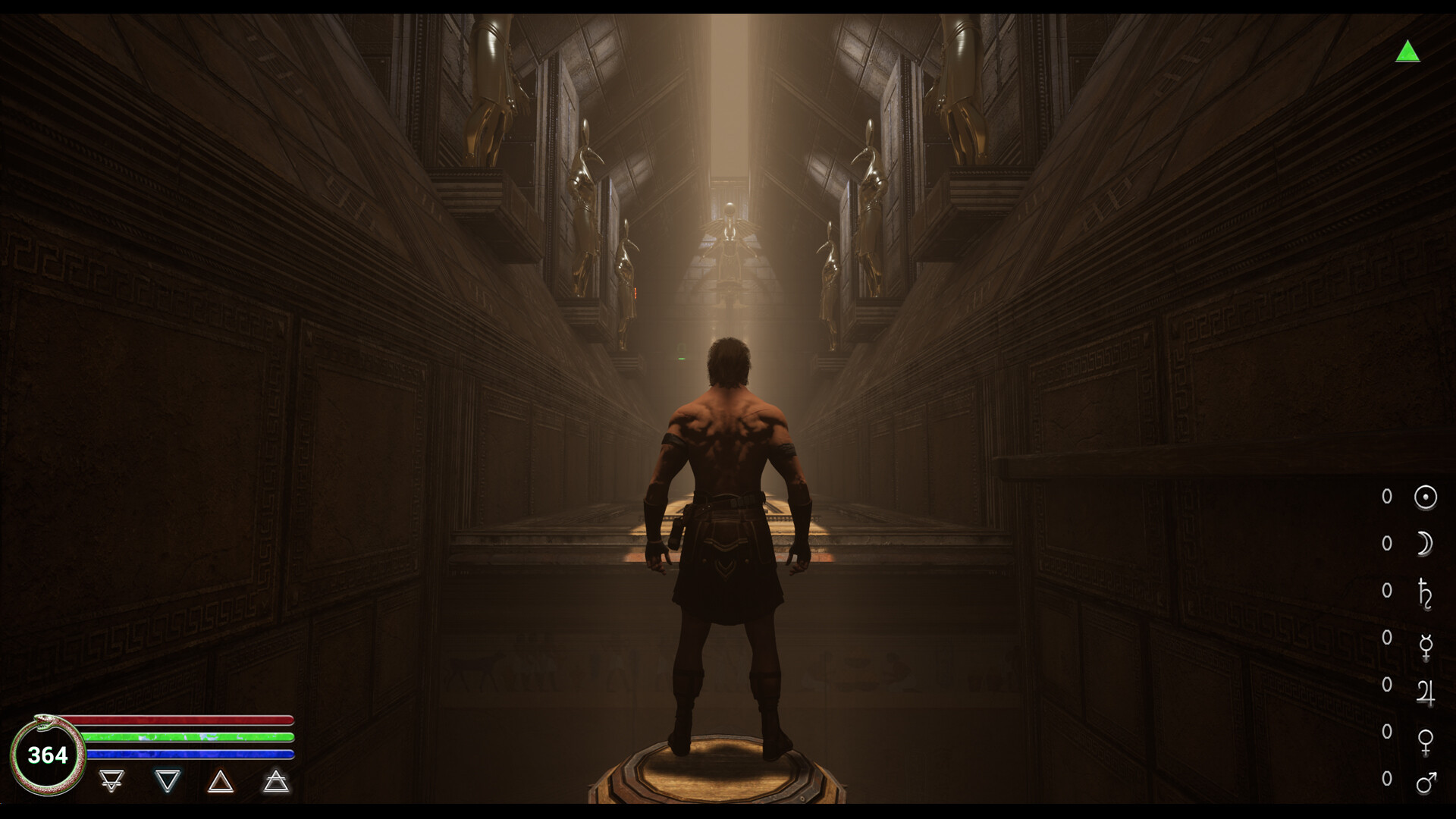The image size is (1456, 819).
Task: Activate the water element triangle
Action: (167, 780)
